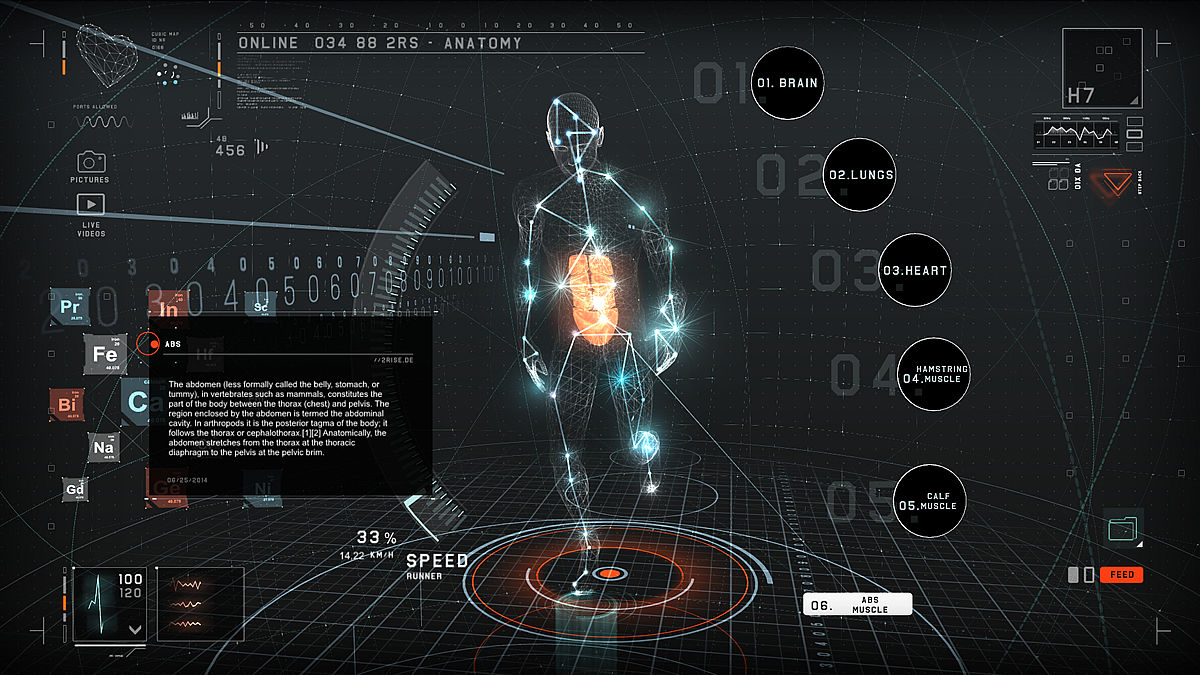
Task: Open the folder icon above FEED
Action: (x=1124, y=525)
